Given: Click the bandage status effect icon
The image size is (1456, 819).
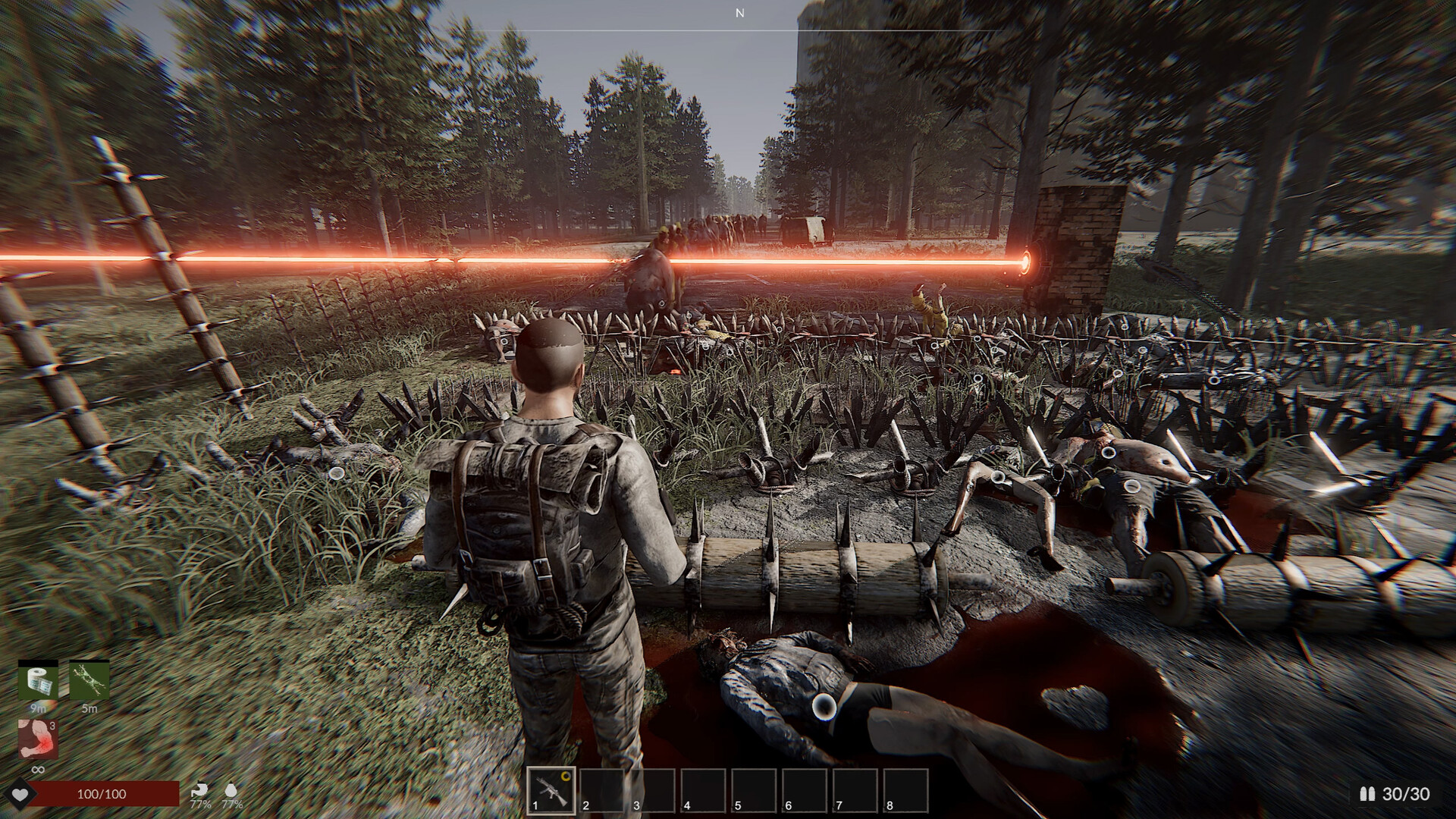Looking at the screenshot, I should [38, 680].
